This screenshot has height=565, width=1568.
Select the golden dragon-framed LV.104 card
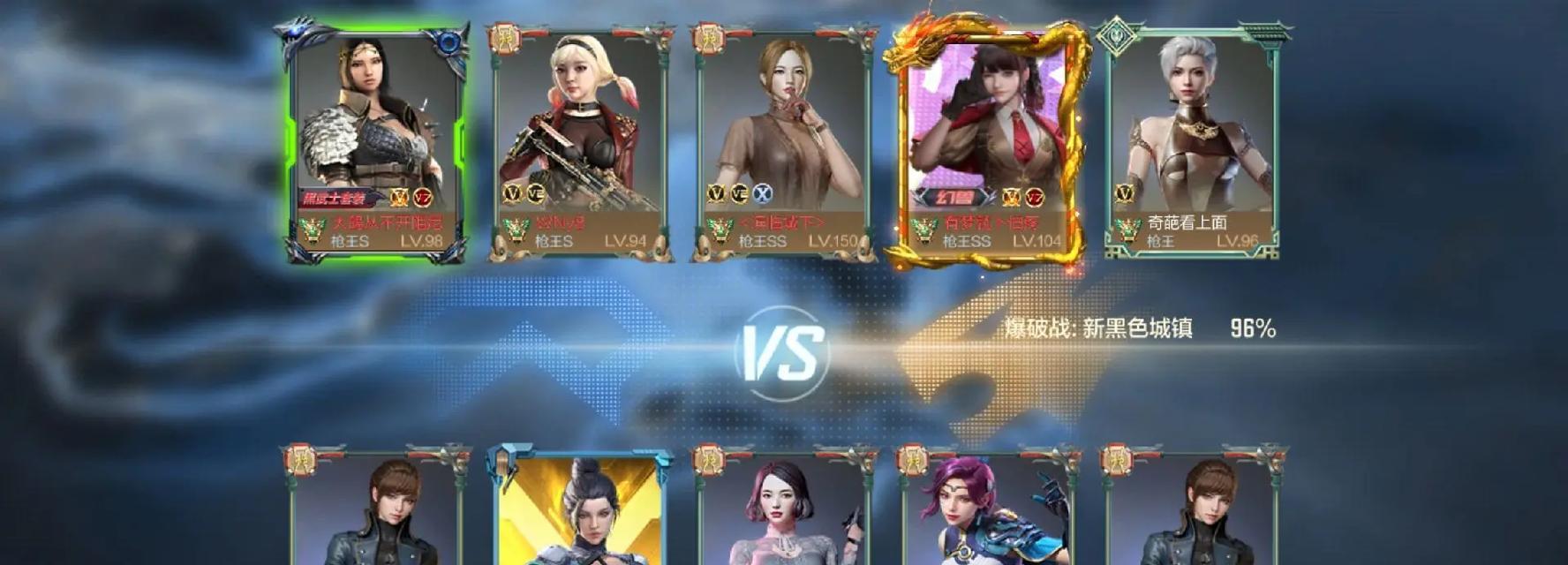[986, 141]
